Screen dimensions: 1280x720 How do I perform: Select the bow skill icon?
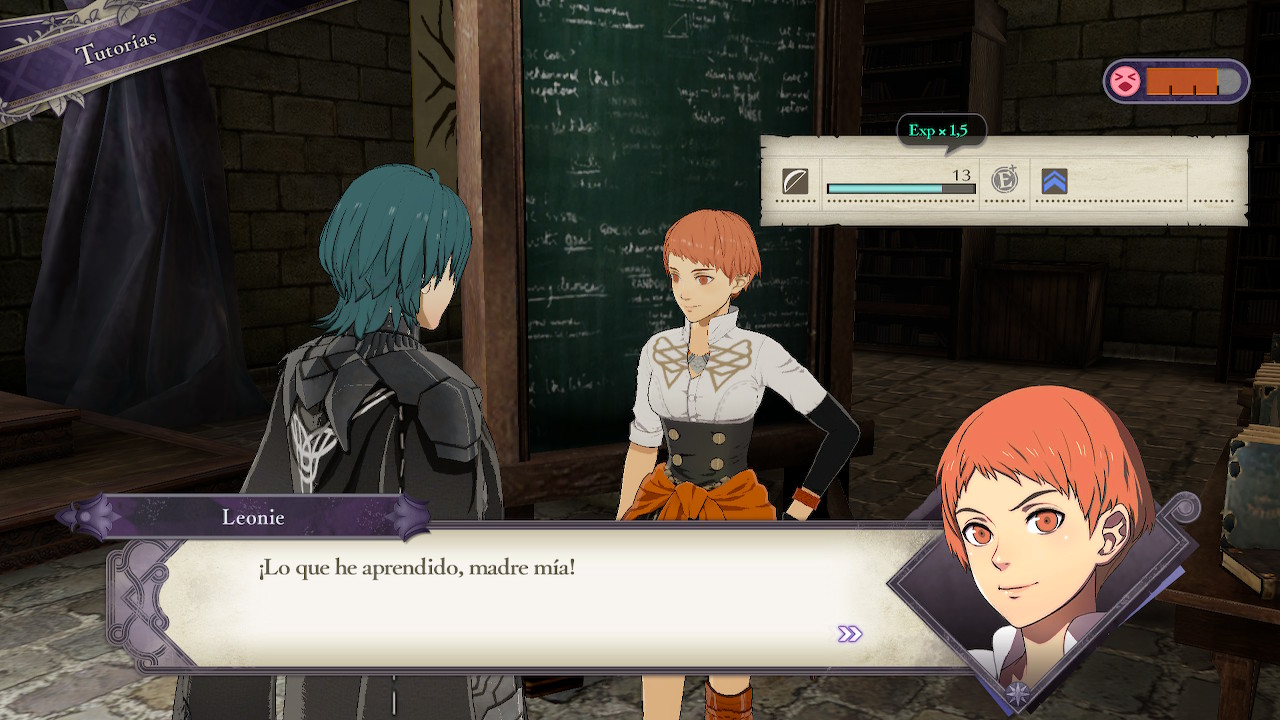pyautogui.click(x=796, y=181)
